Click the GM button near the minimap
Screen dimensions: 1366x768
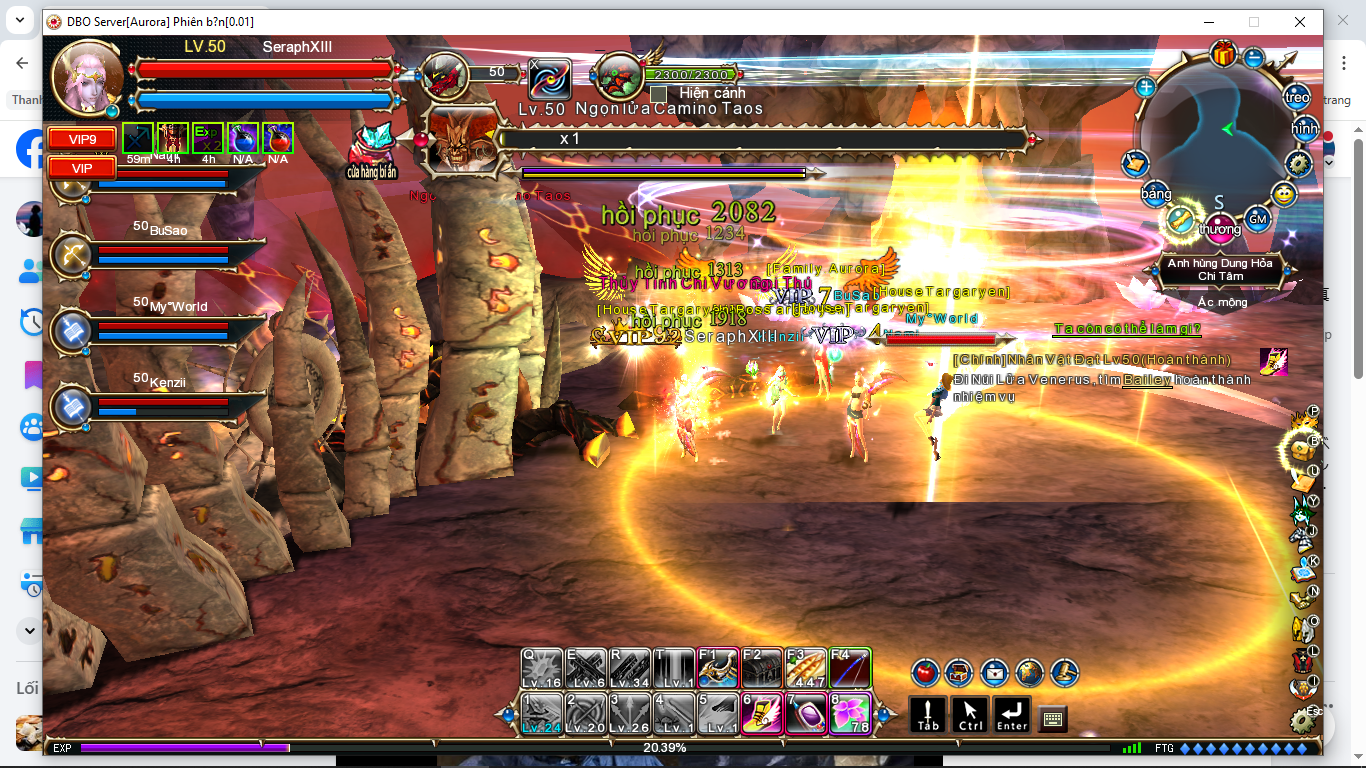click(1258, 218)
